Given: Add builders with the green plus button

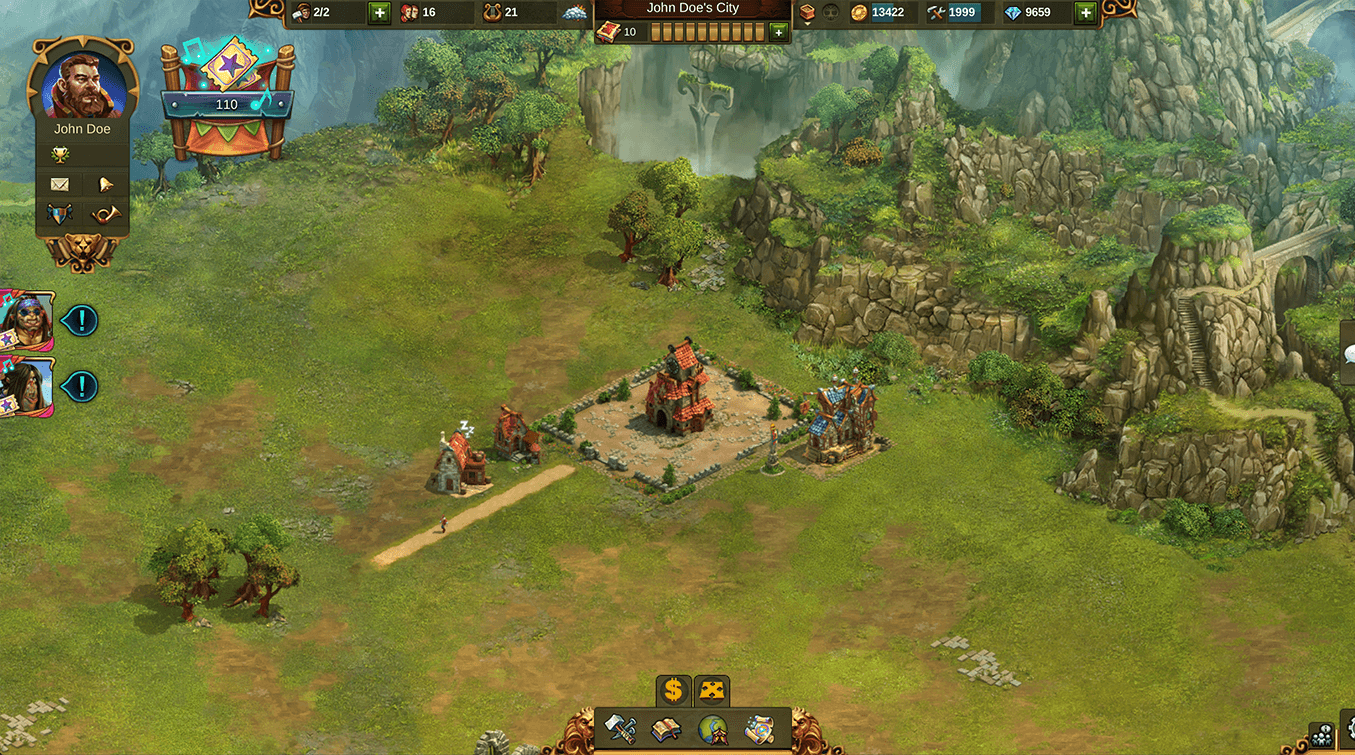Looking at the screenshot, I should click(379, 13).
